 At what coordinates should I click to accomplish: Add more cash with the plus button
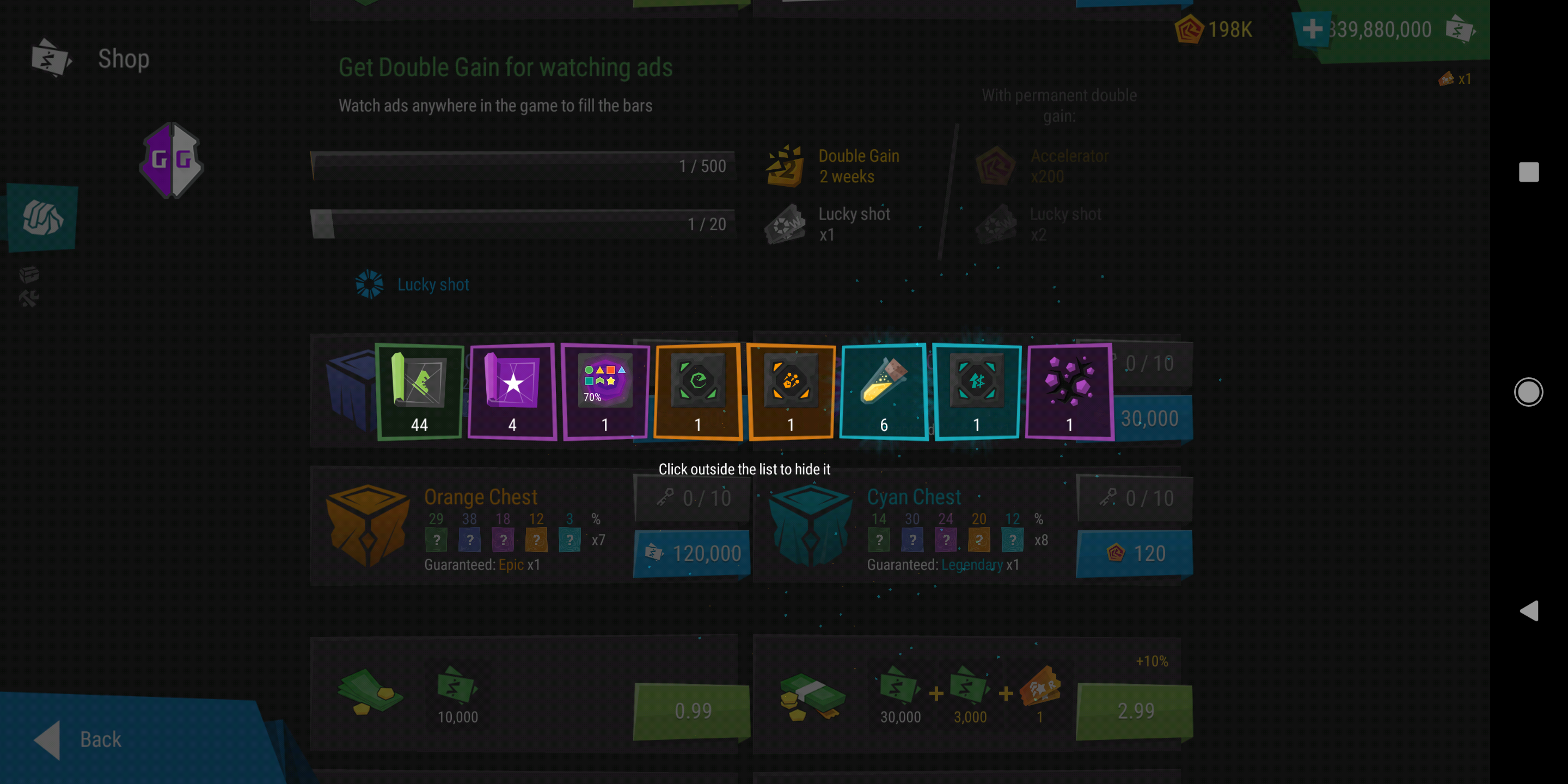click(x=1312, y=29)
